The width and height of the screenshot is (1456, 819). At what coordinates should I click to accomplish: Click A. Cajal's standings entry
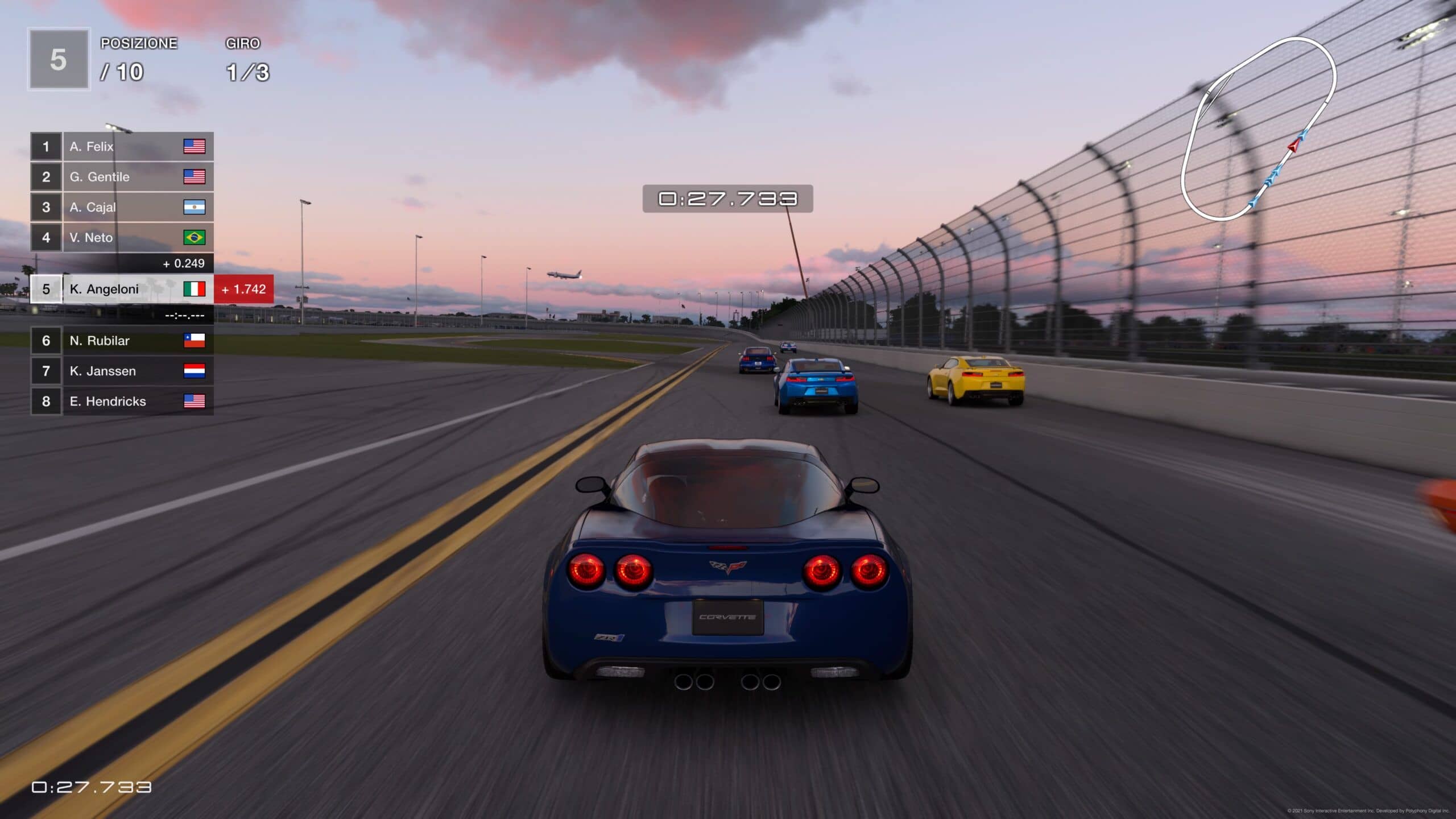[x=122, y=207]
